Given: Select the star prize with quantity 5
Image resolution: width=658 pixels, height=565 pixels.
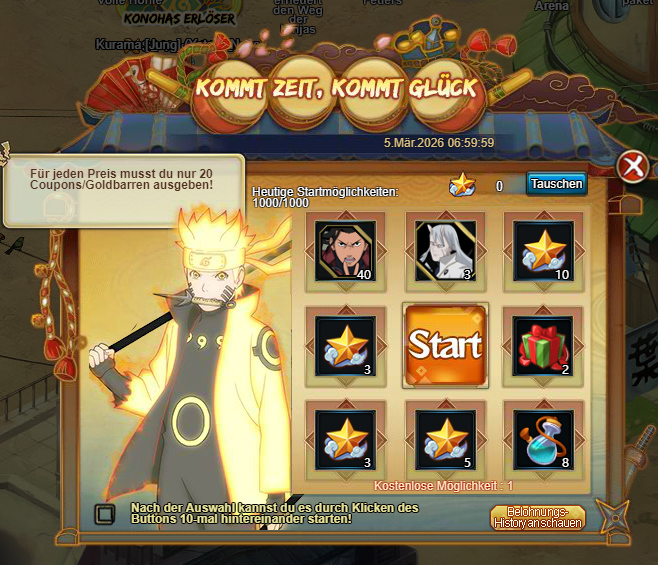Looking at the screenshot, I should 445,440.
